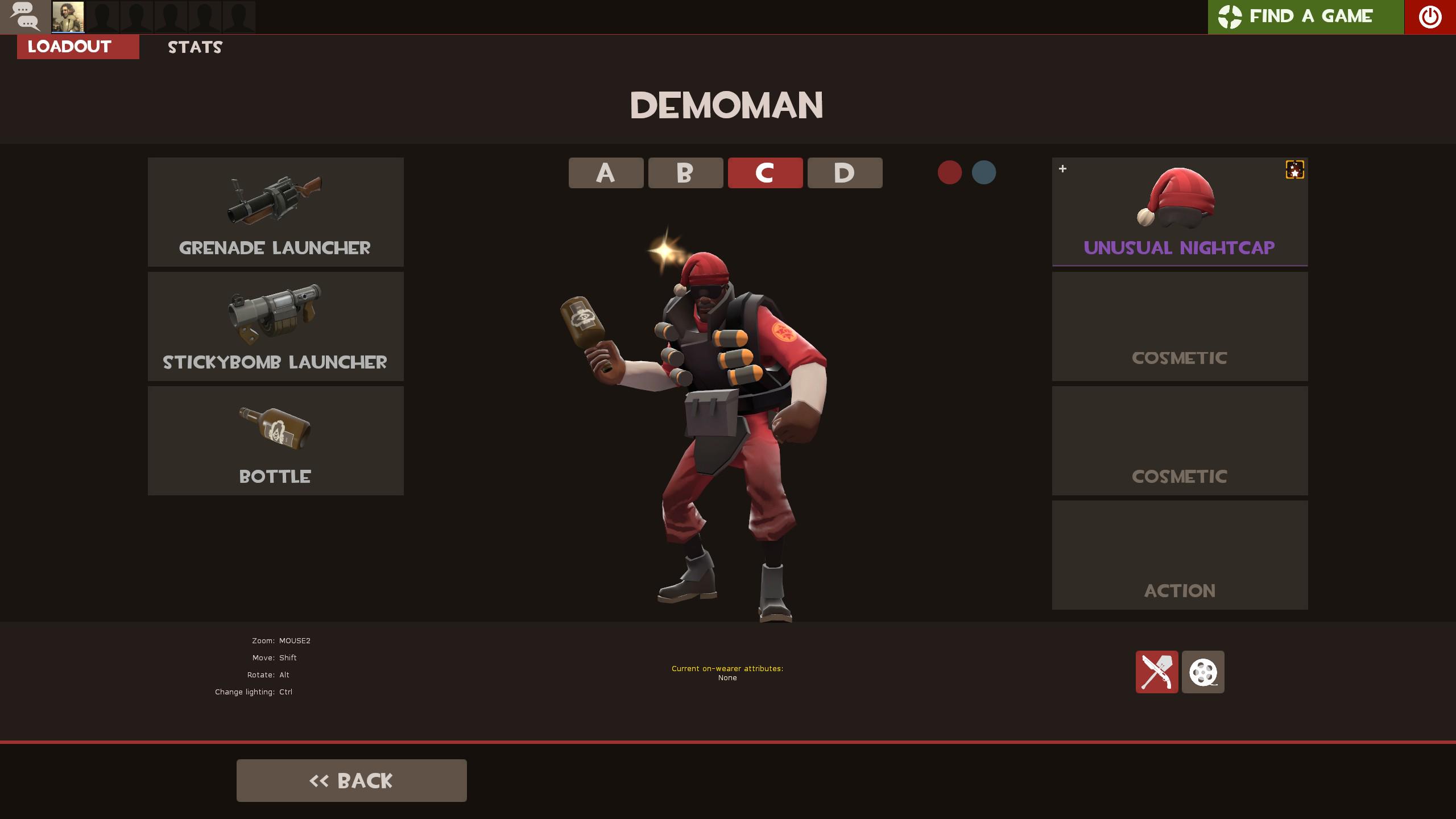
Task: Click the Back button
Action: tap(351, 780)
